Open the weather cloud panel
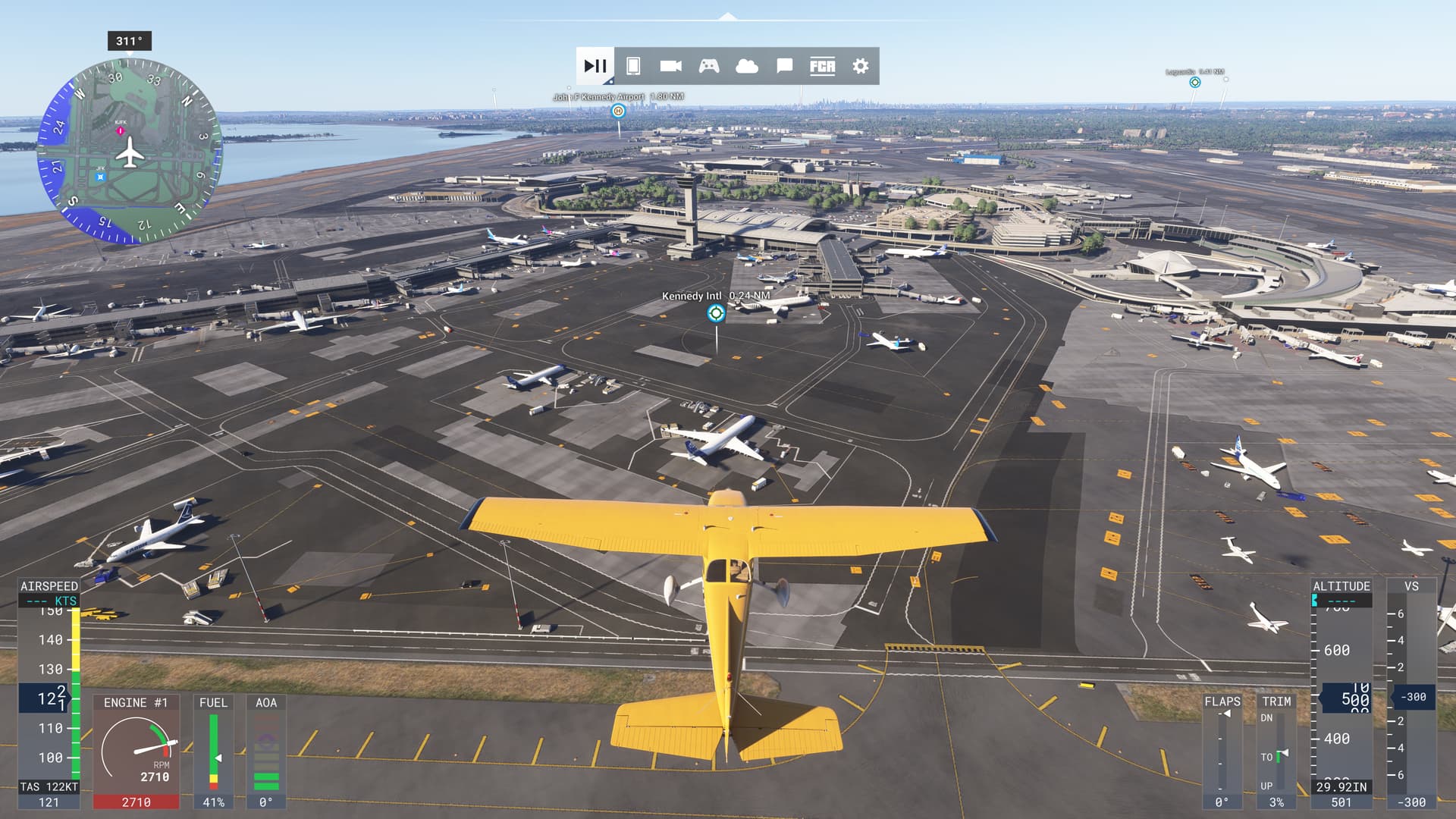Viewport: 1456px width, 819px height. pyautogui.click(x=745, y=66)
